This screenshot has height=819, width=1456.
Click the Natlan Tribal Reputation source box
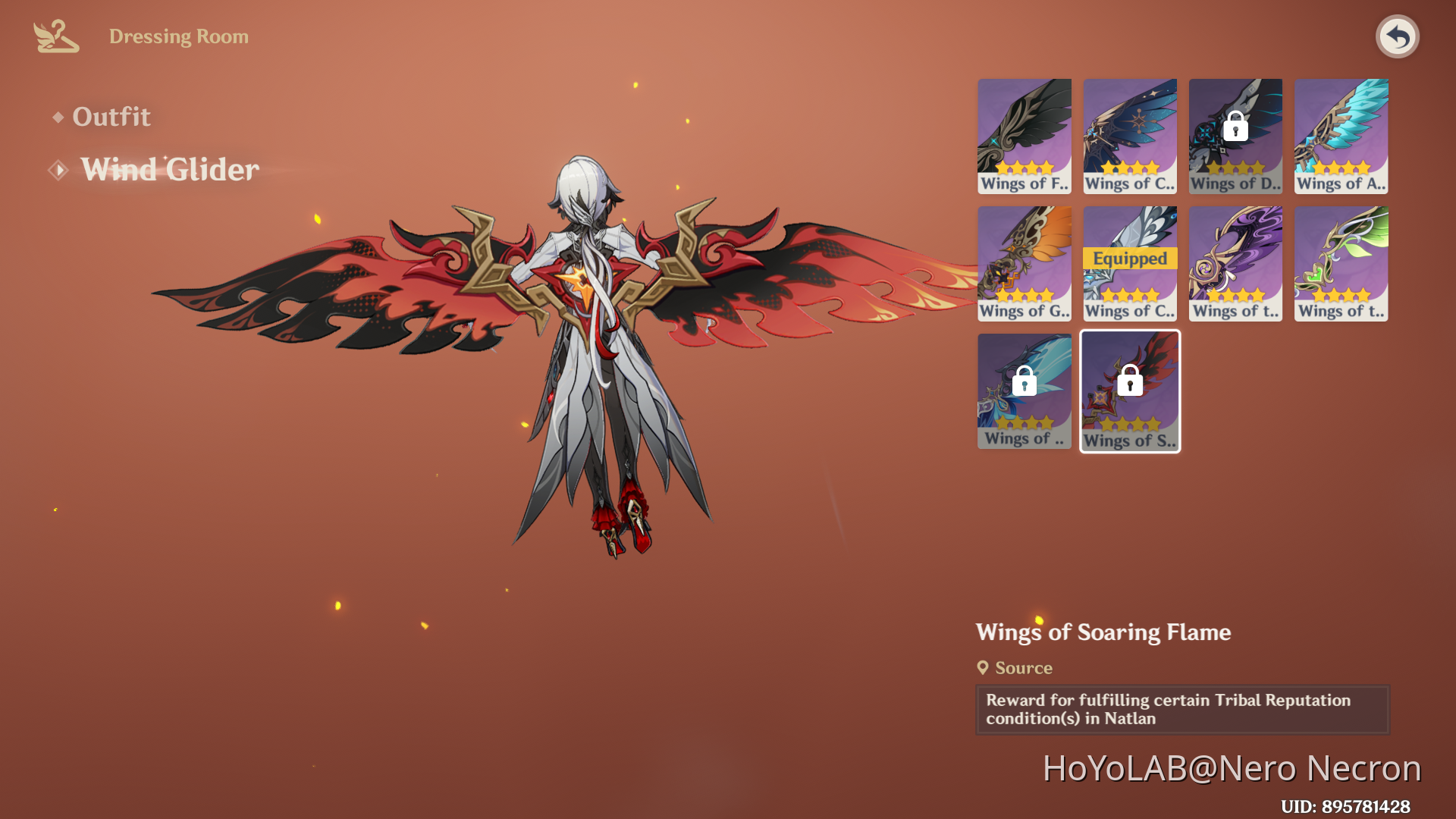pyautogui.click(x=1181, y=710)
